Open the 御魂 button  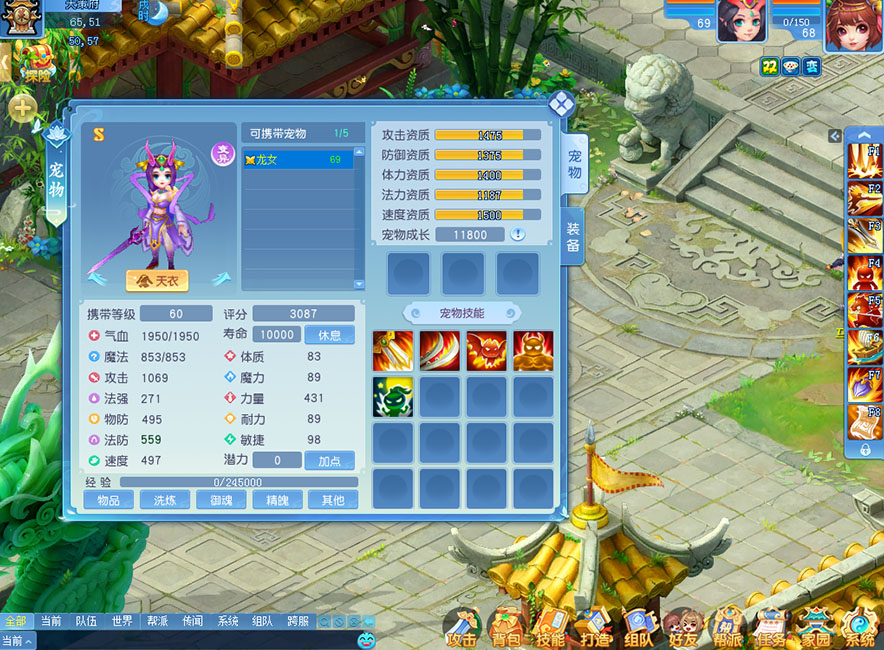click(220, 500)
